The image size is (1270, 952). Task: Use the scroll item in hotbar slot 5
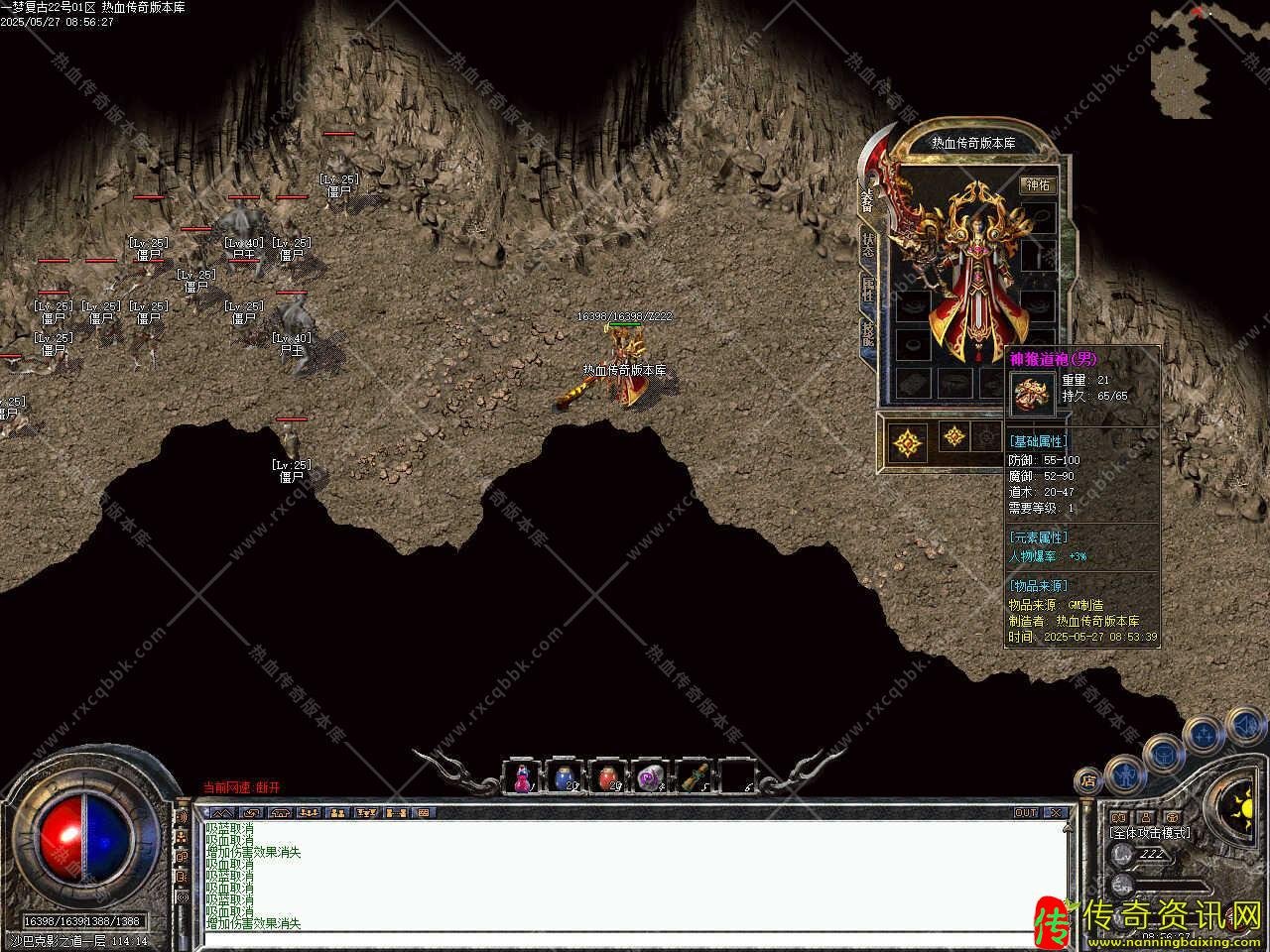tap(694, 777)
